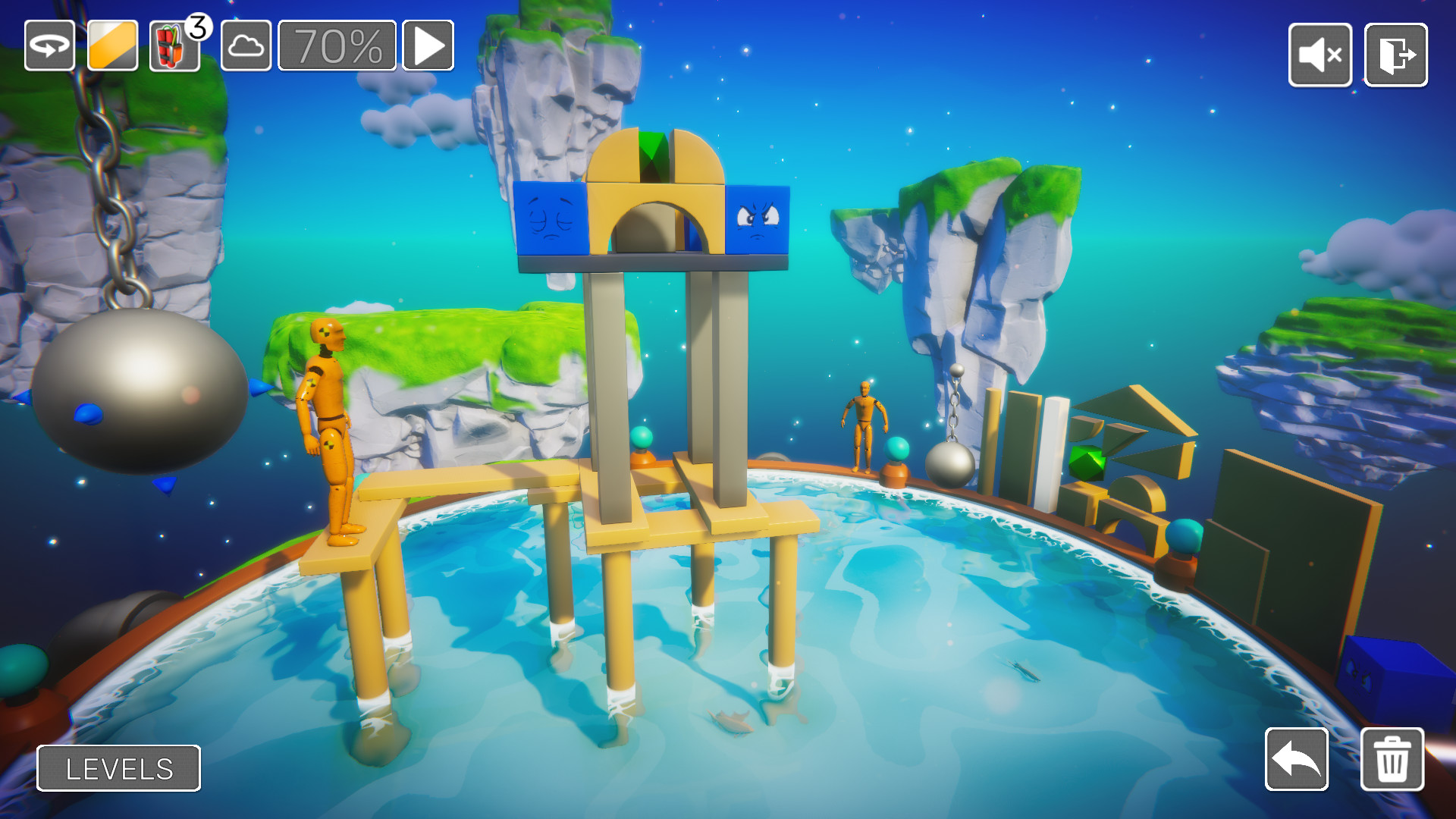Click the restart level icon

[x=49, y=47]
